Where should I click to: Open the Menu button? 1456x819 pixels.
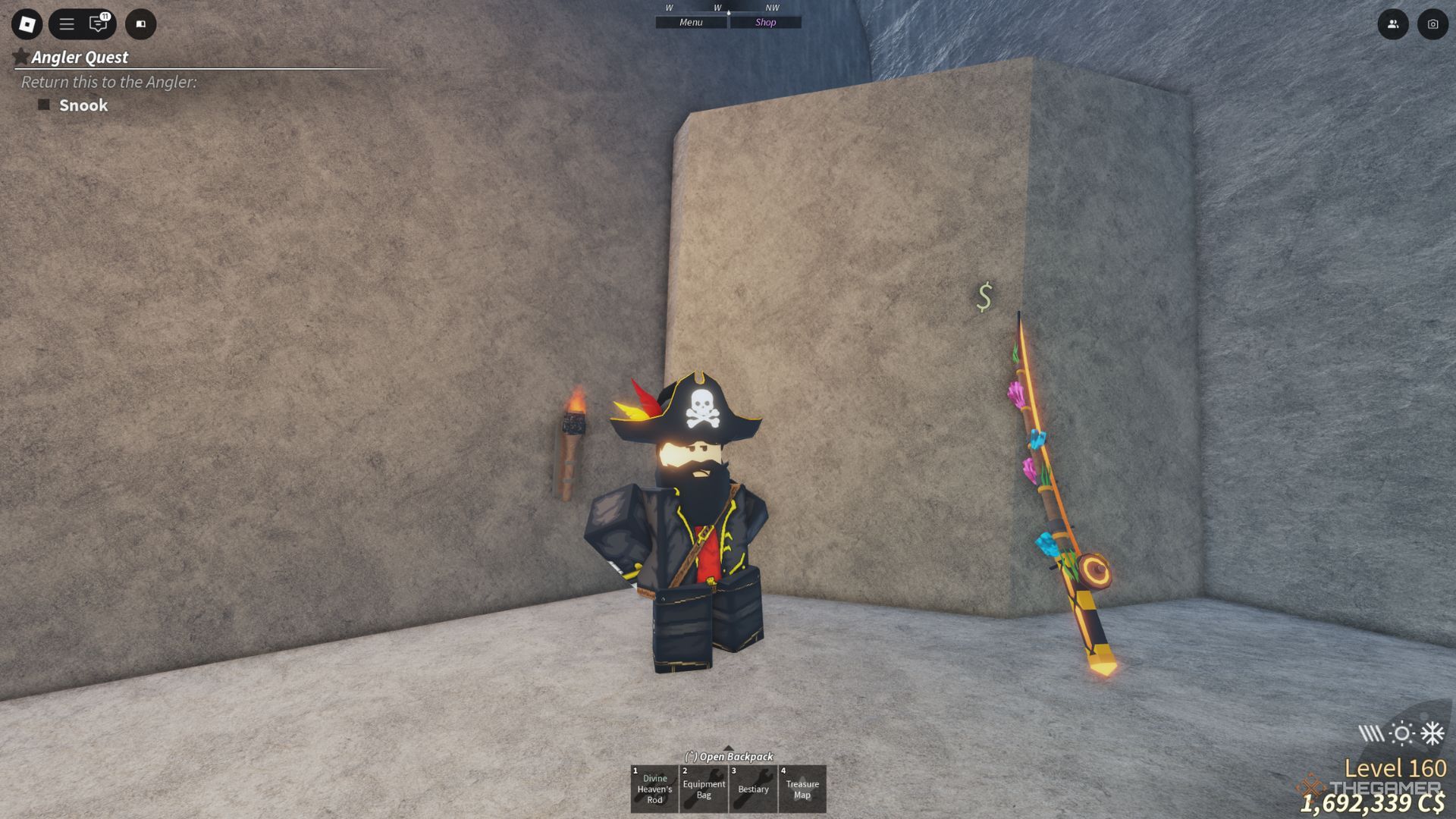point(691,23)
